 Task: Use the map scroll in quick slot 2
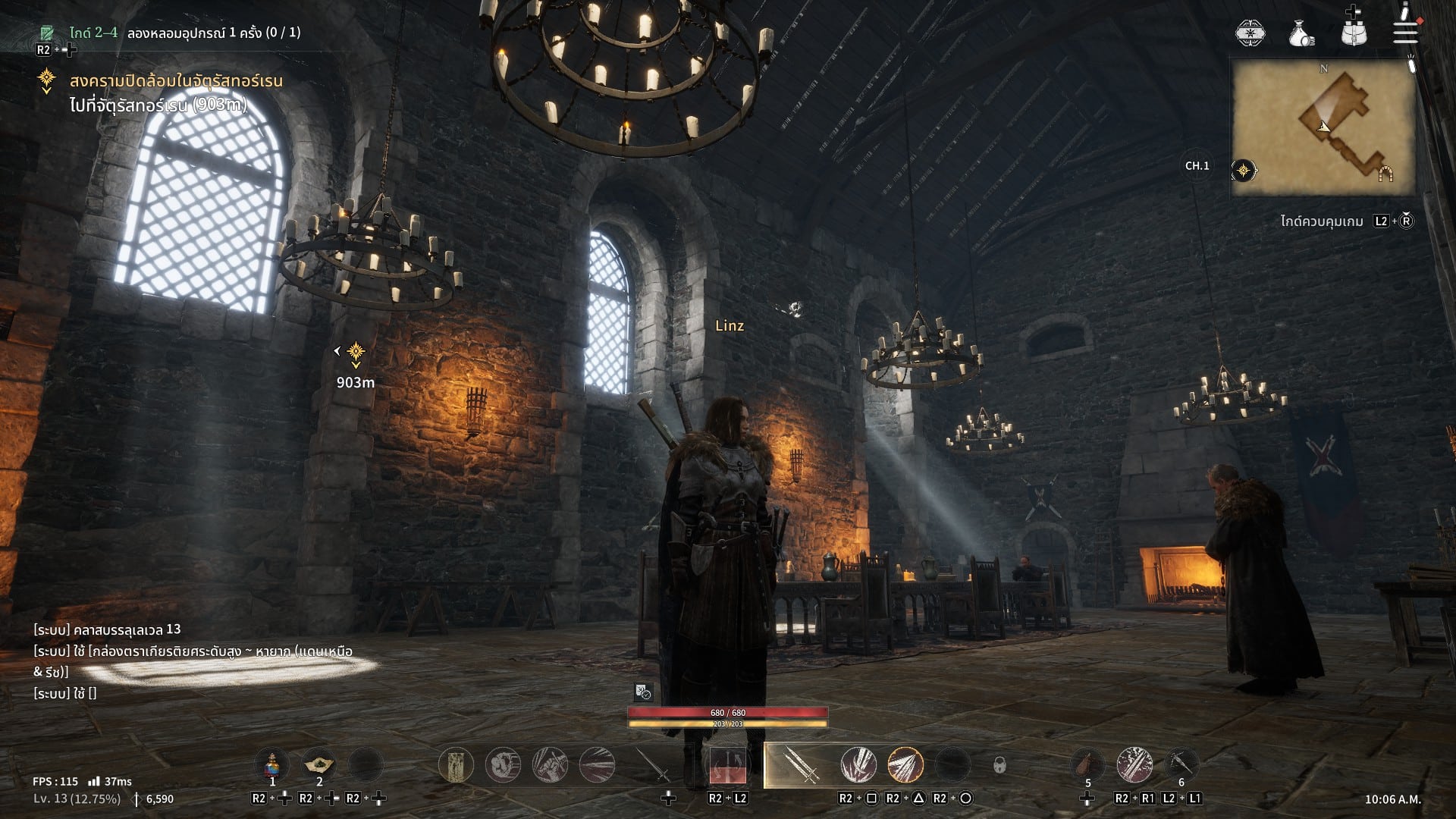[319, 764]
